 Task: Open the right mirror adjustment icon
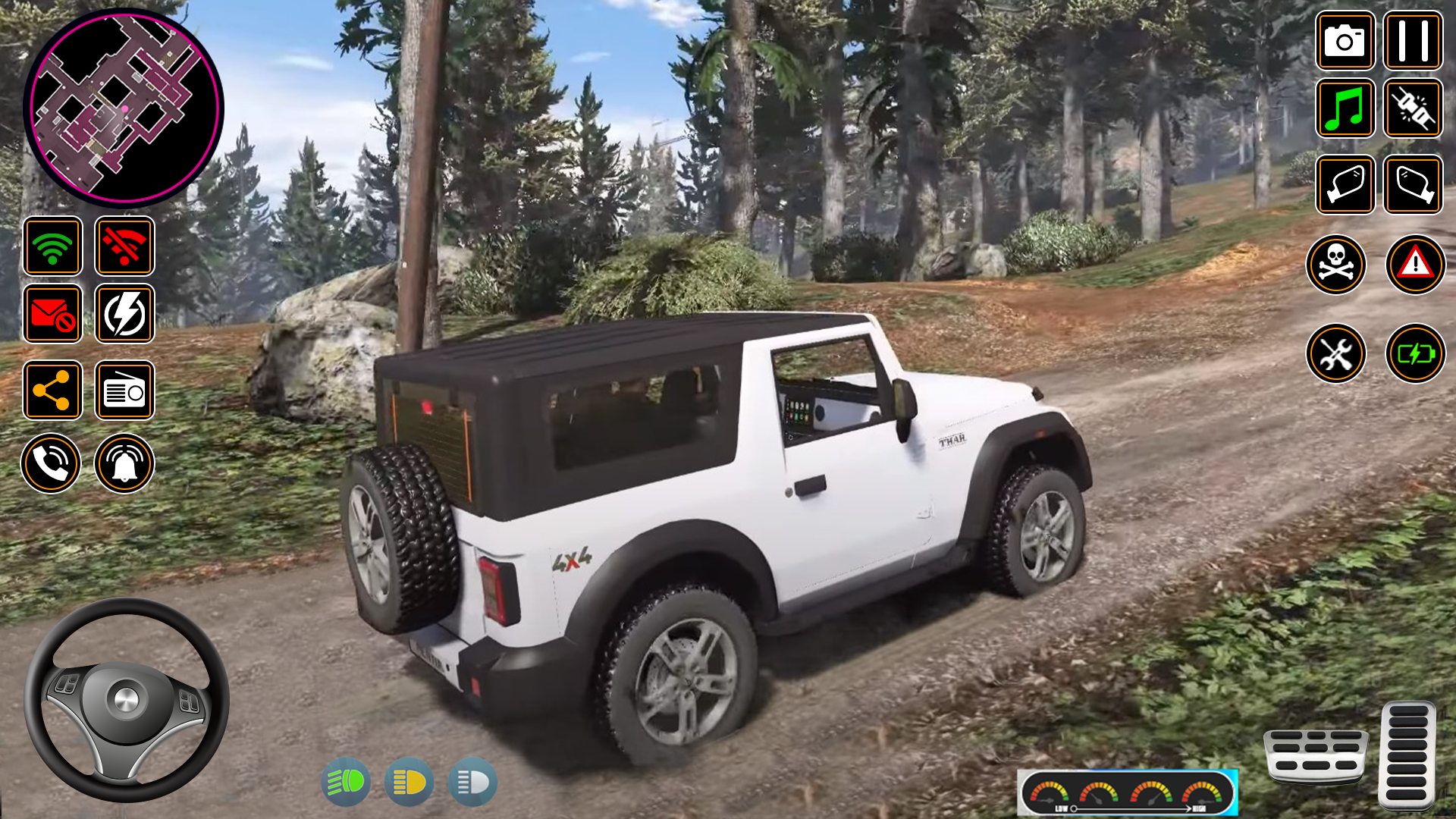coord(1413,185)
